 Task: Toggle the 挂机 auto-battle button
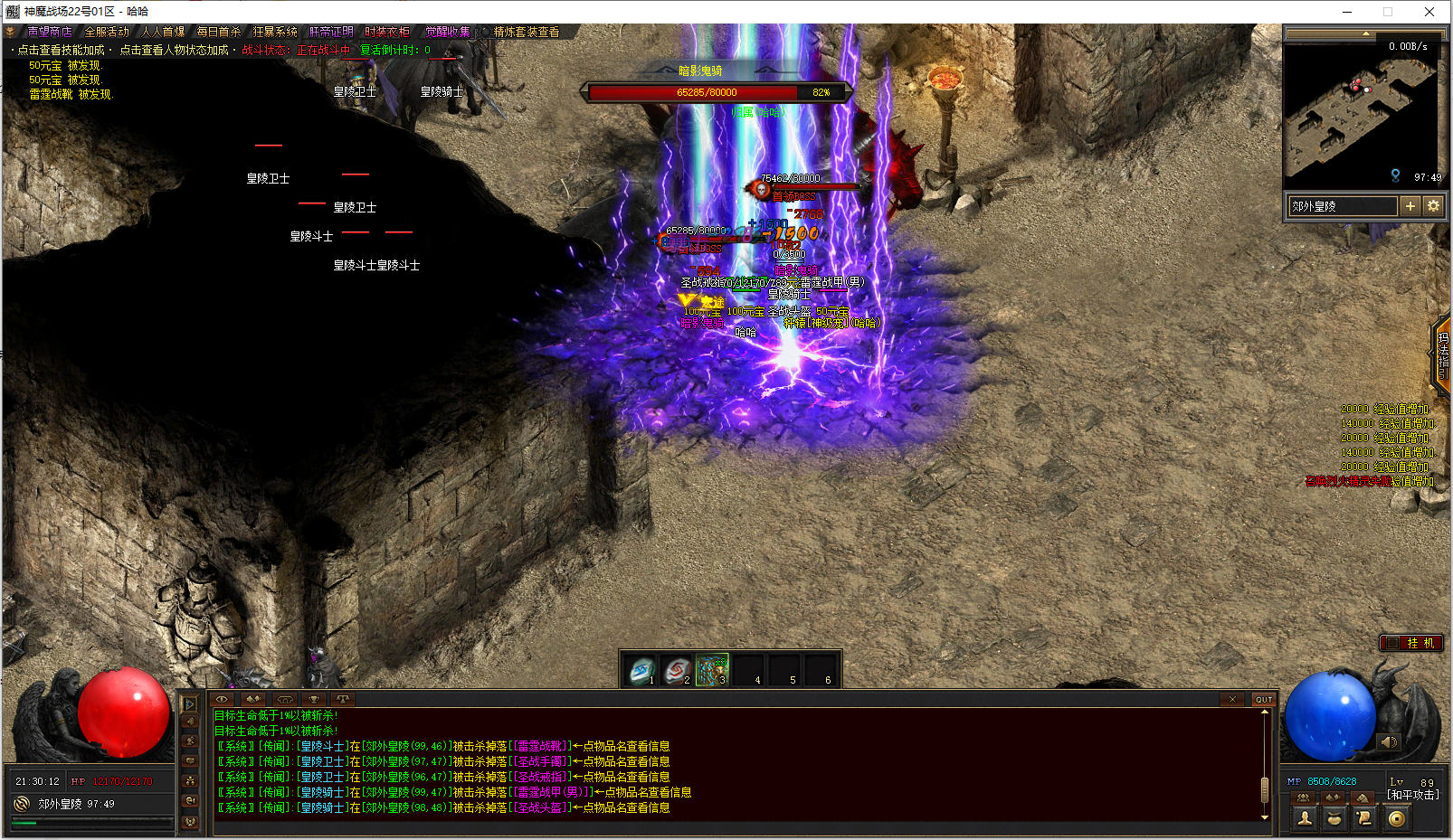pos(1411,643)
